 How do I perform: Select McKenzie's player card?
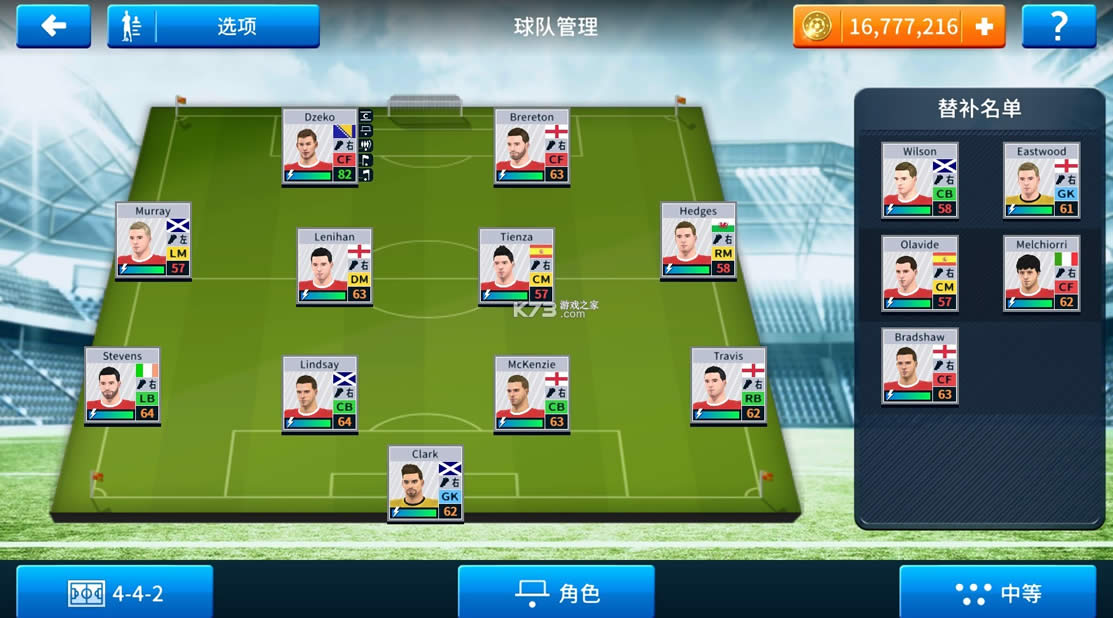coord(532,395)
